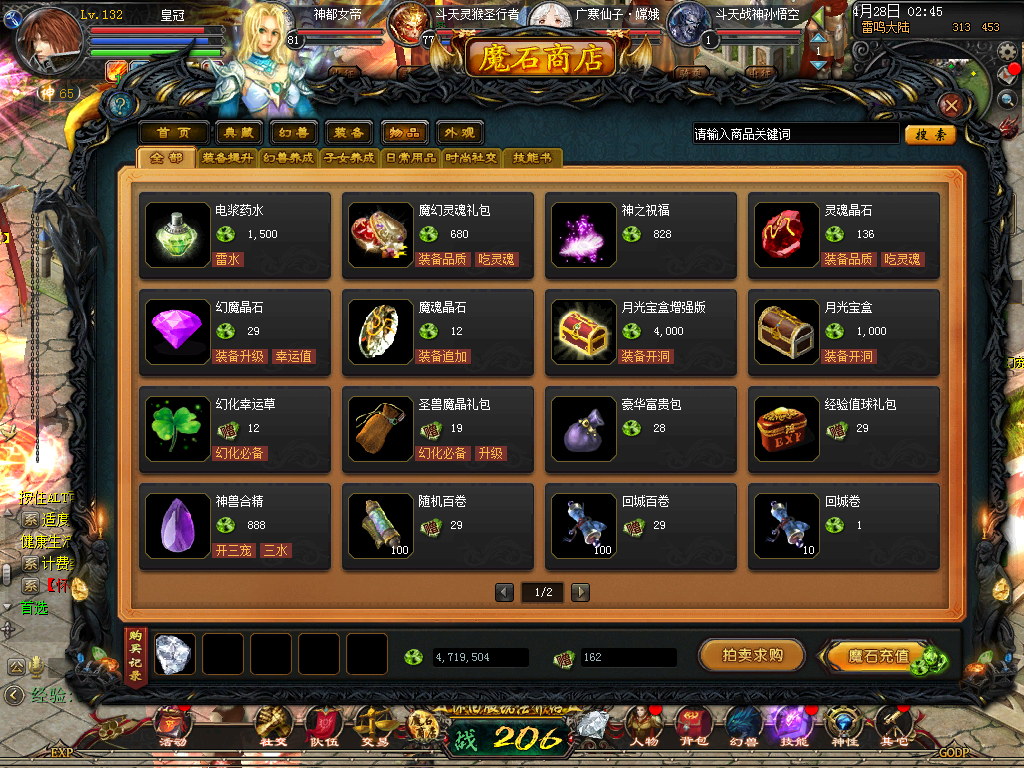
Task: Close the 魔石商店 shop window
Action: pos(951,105)
